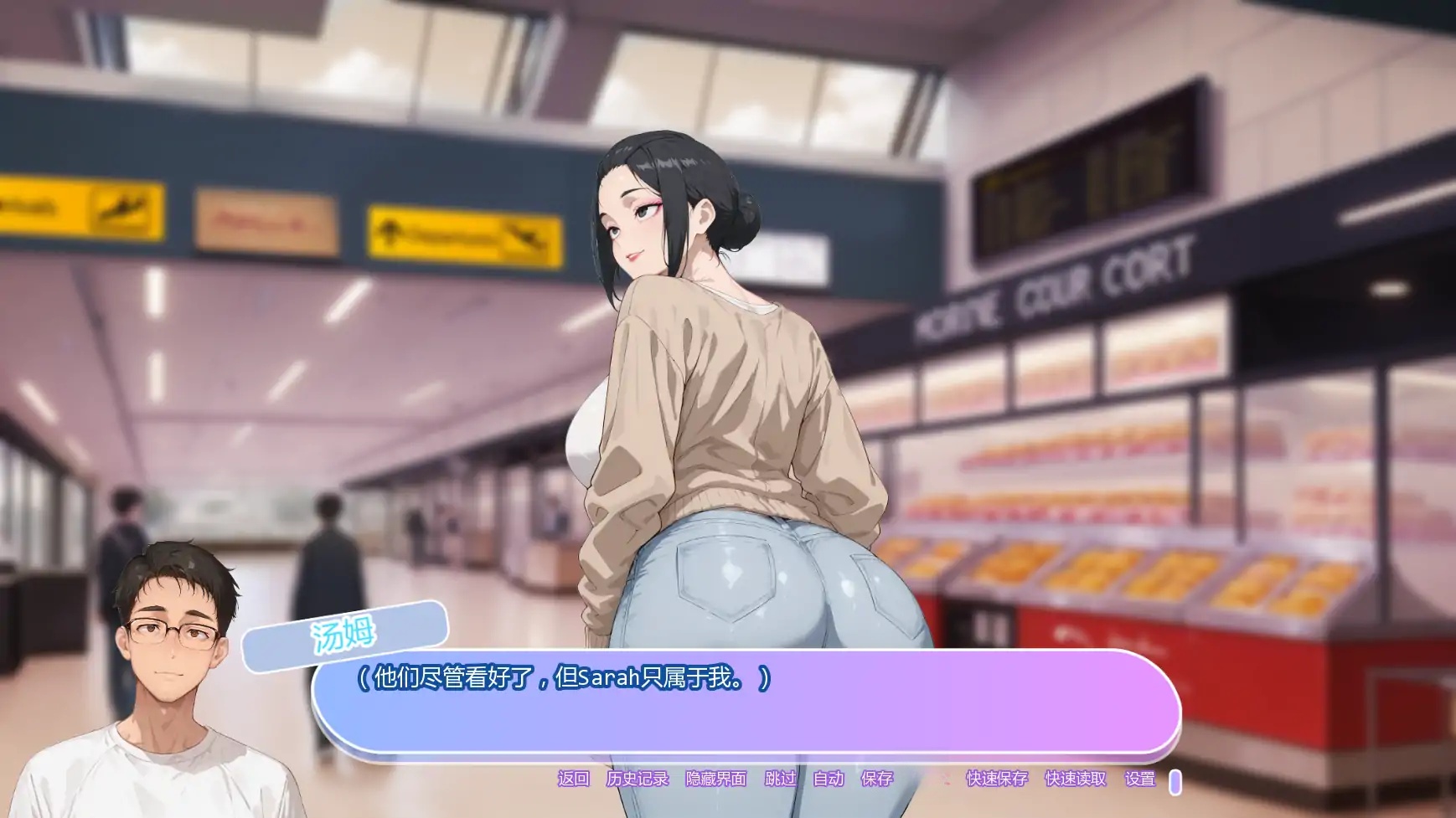Enable auto-play mode via 自动

click(829, 778)
